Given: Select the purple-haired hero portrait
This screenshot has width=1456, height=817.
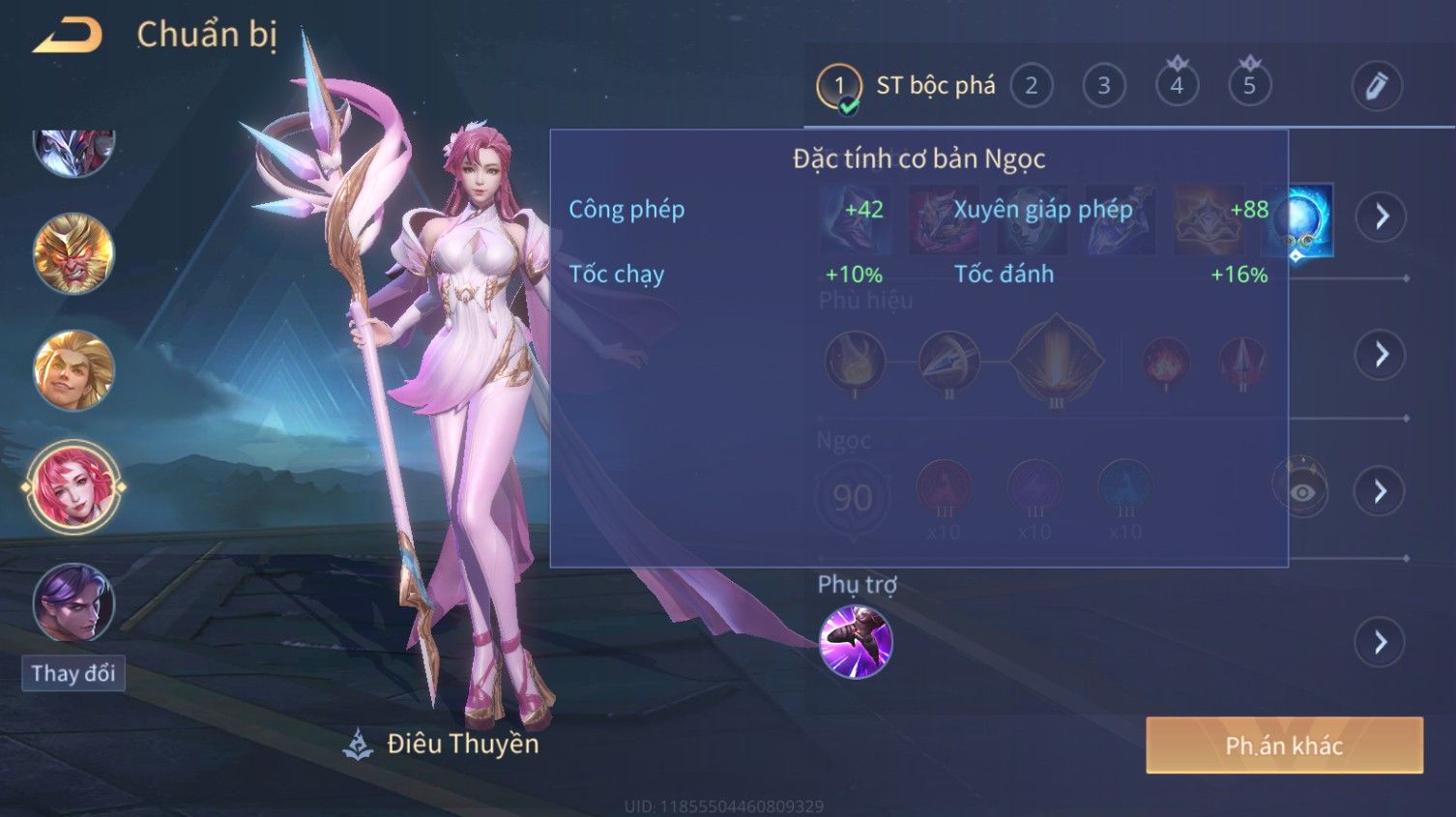Looking at the screenshot, I should (73, 603).
